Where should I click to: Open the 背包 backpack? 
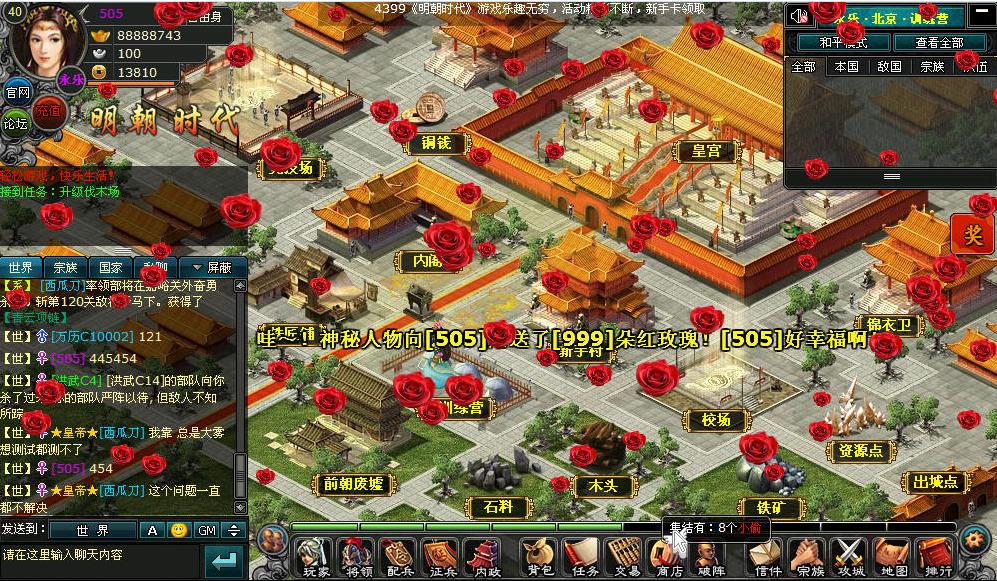coord(539,557)
